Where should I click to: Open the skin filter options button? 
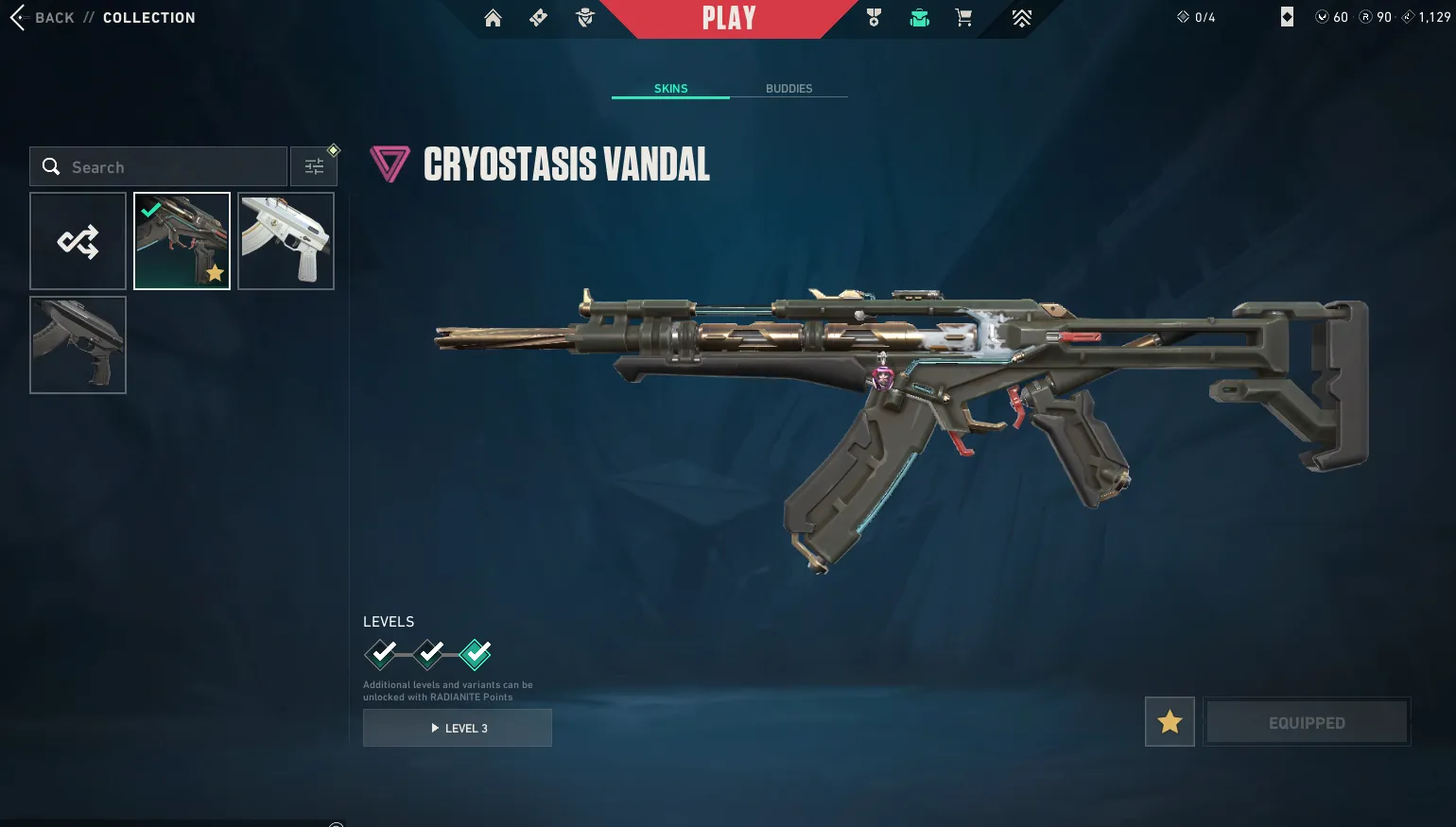(314, 167)
